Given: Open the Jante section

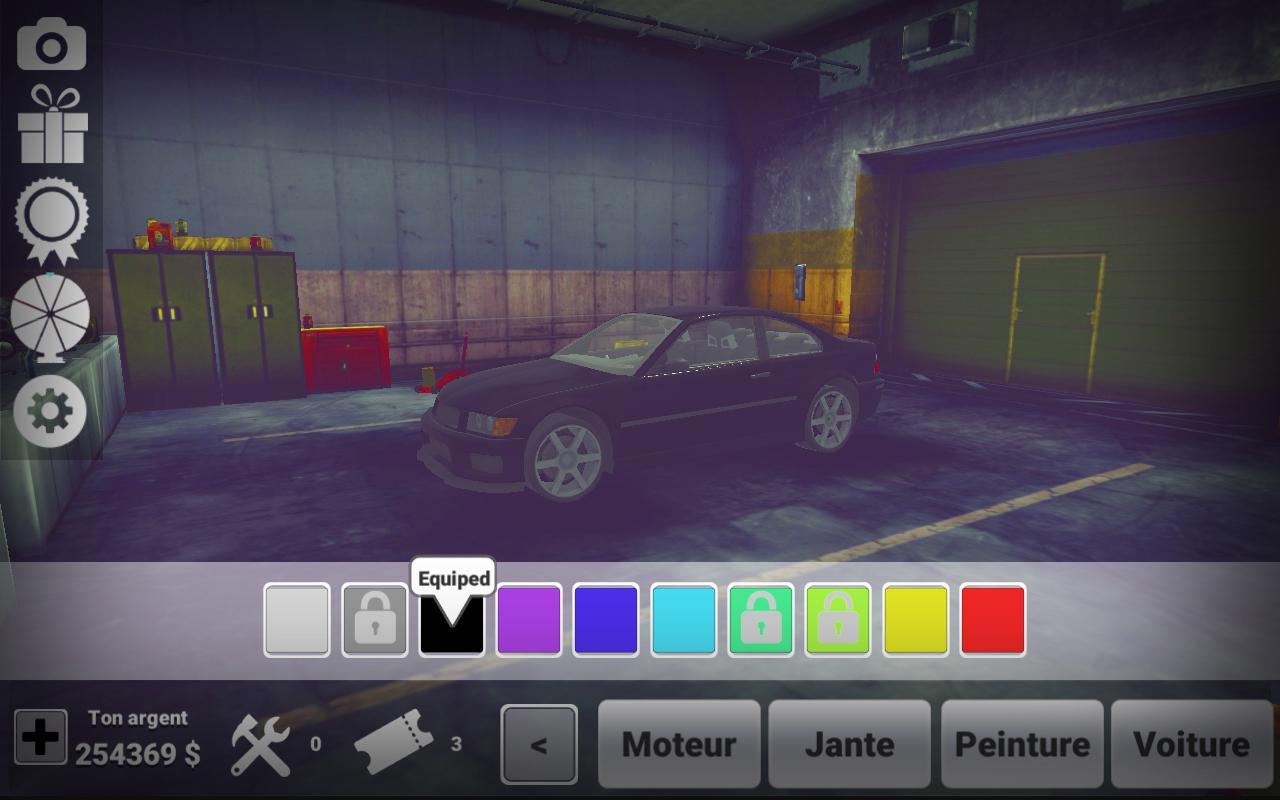Looking at the screenshot, I should 850,744.
